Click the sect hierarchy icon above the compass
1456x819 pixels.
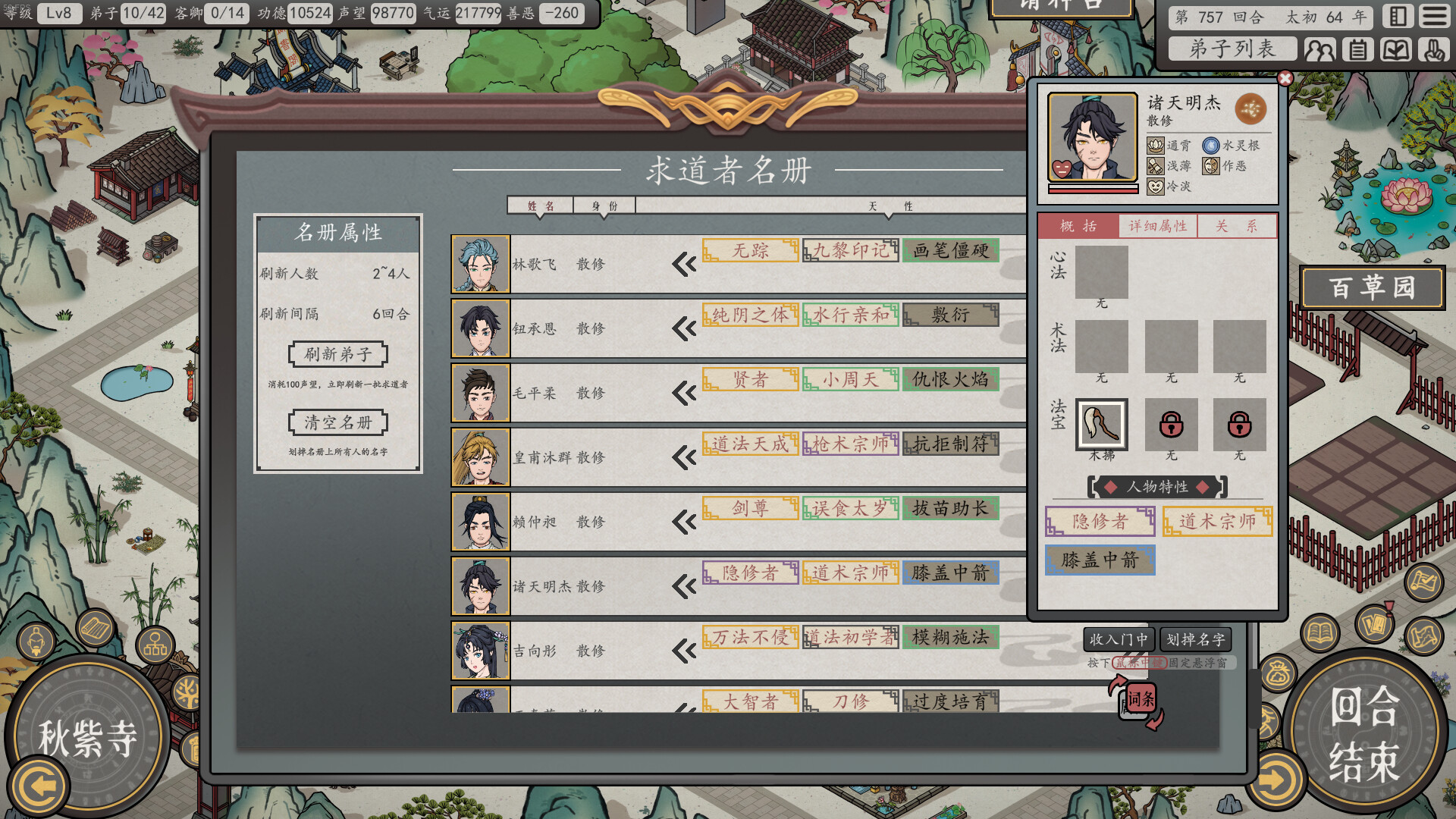pyautogui.click(x=155, y=645)
